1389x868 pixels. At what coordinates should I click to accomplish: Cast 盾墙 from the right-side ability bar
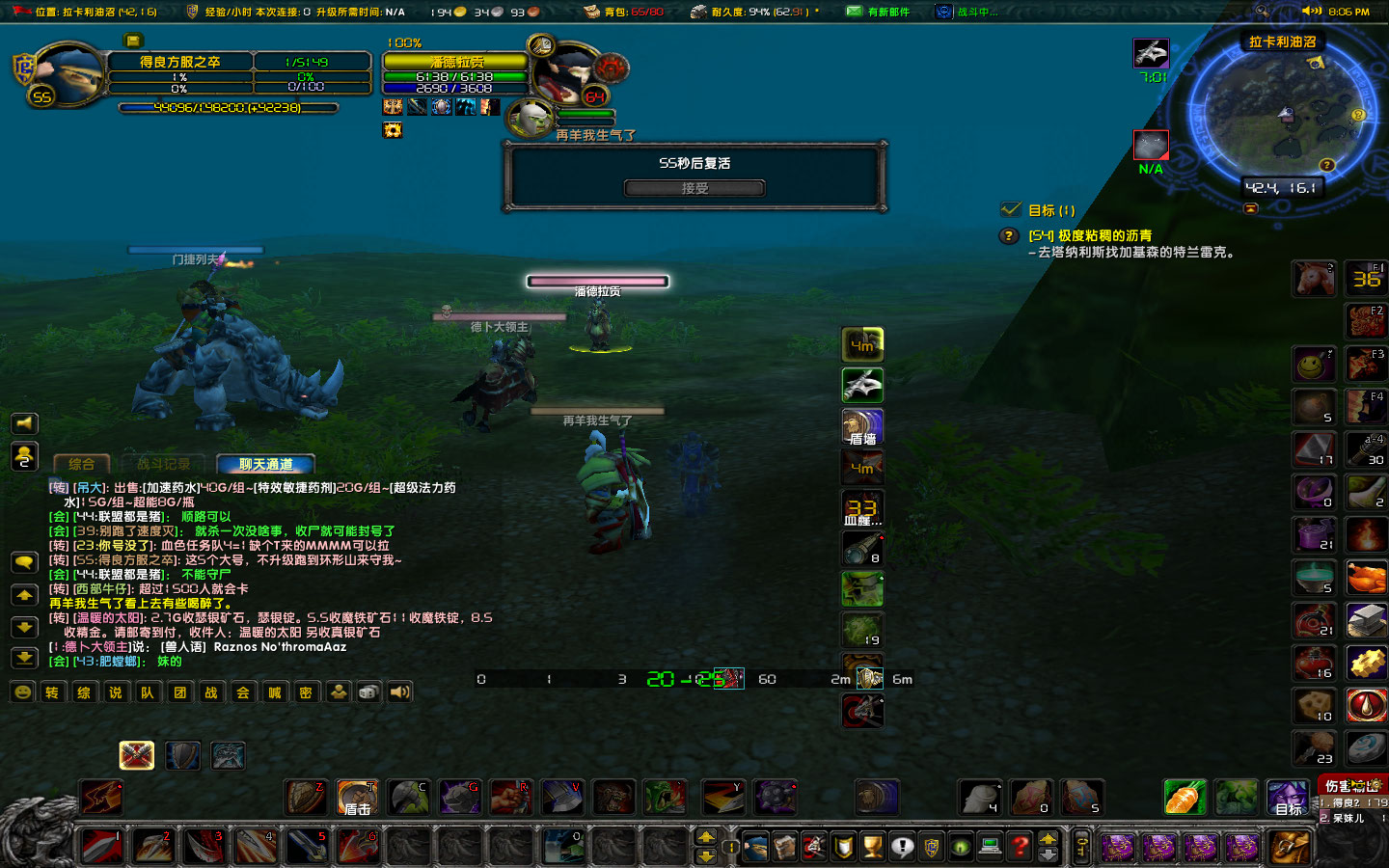click(861, 426)
